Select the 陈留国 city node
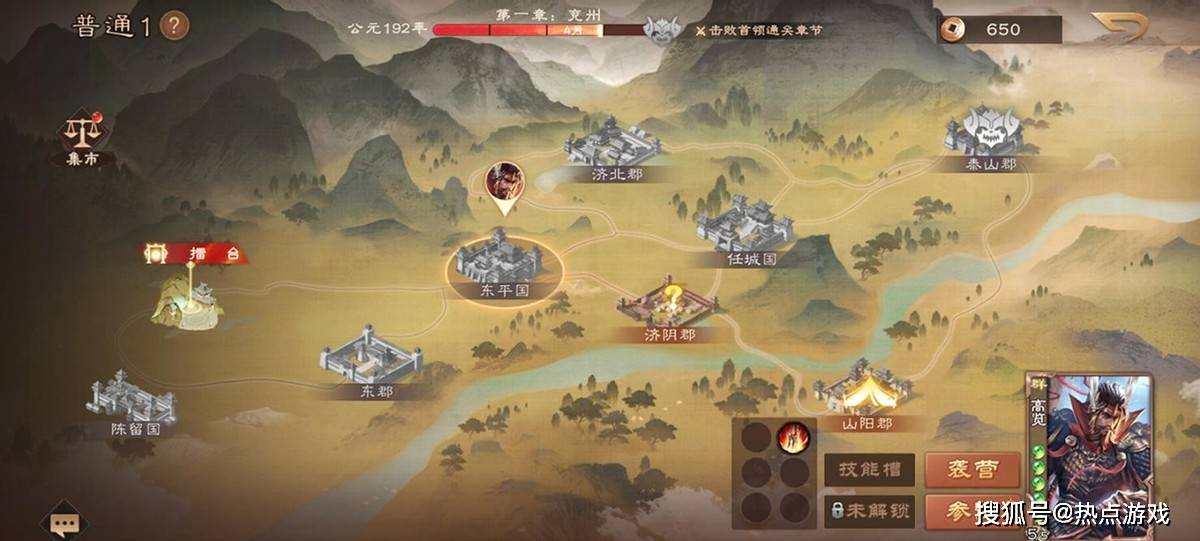 click(134, 398)
